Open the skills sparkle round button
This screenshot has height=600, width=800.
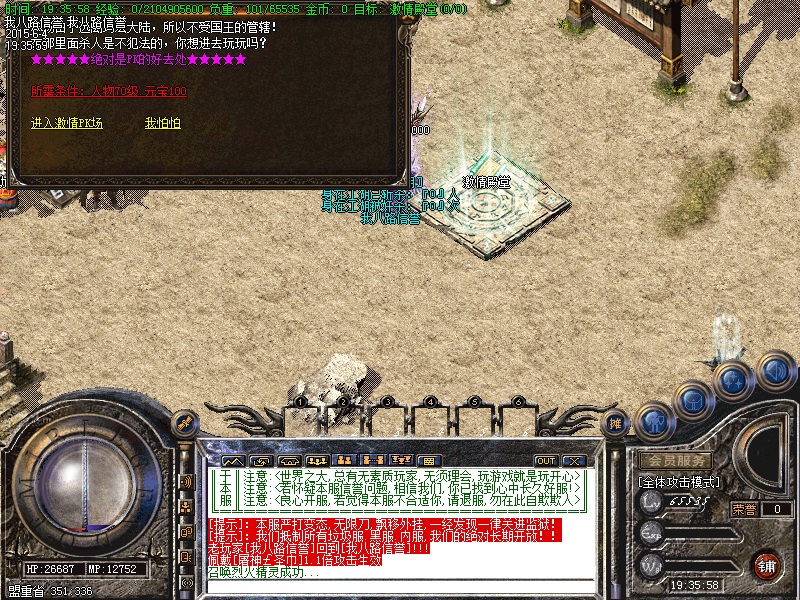(x=734, y=381)
